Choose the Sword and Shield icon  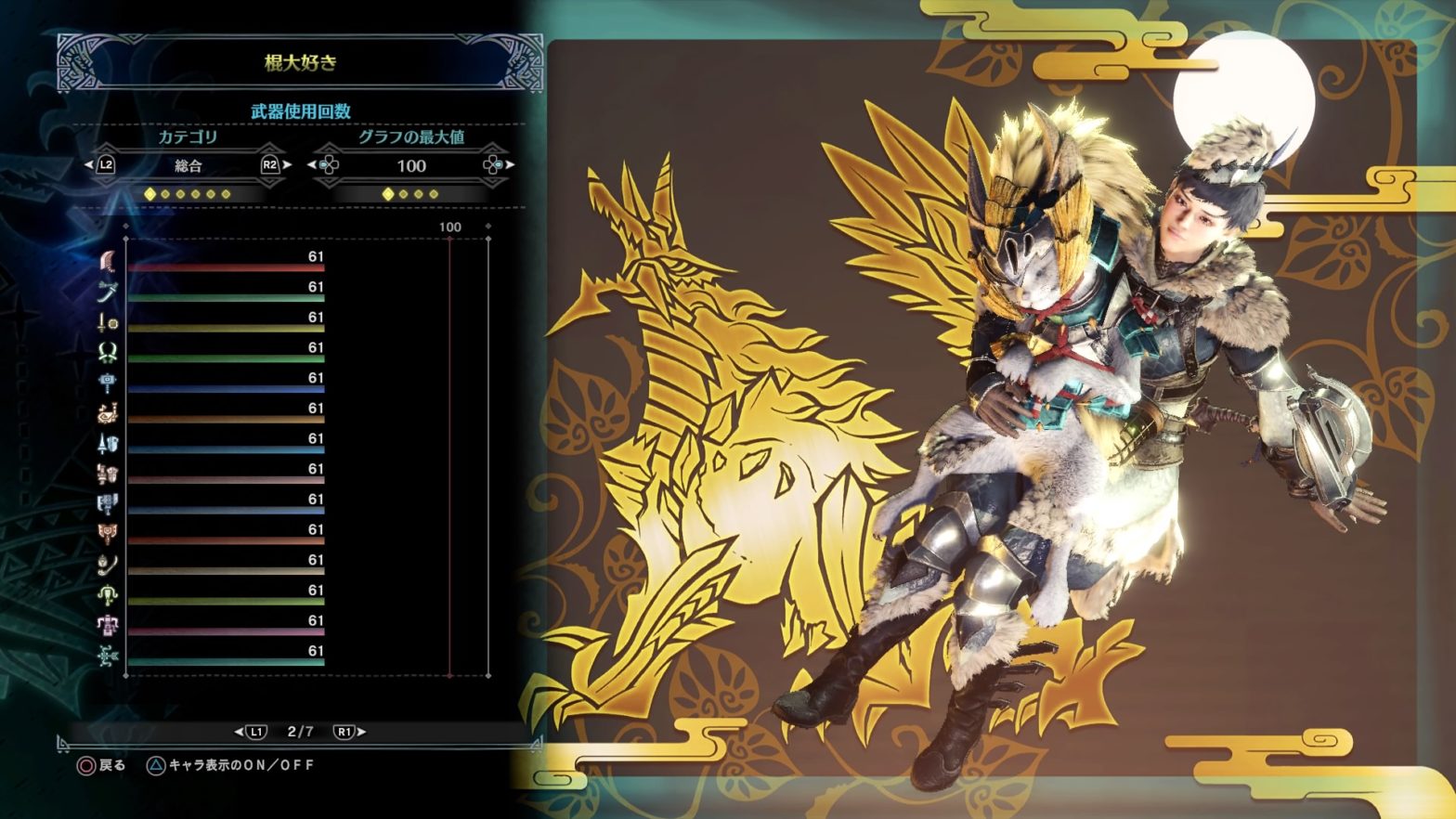coord(108,322)
